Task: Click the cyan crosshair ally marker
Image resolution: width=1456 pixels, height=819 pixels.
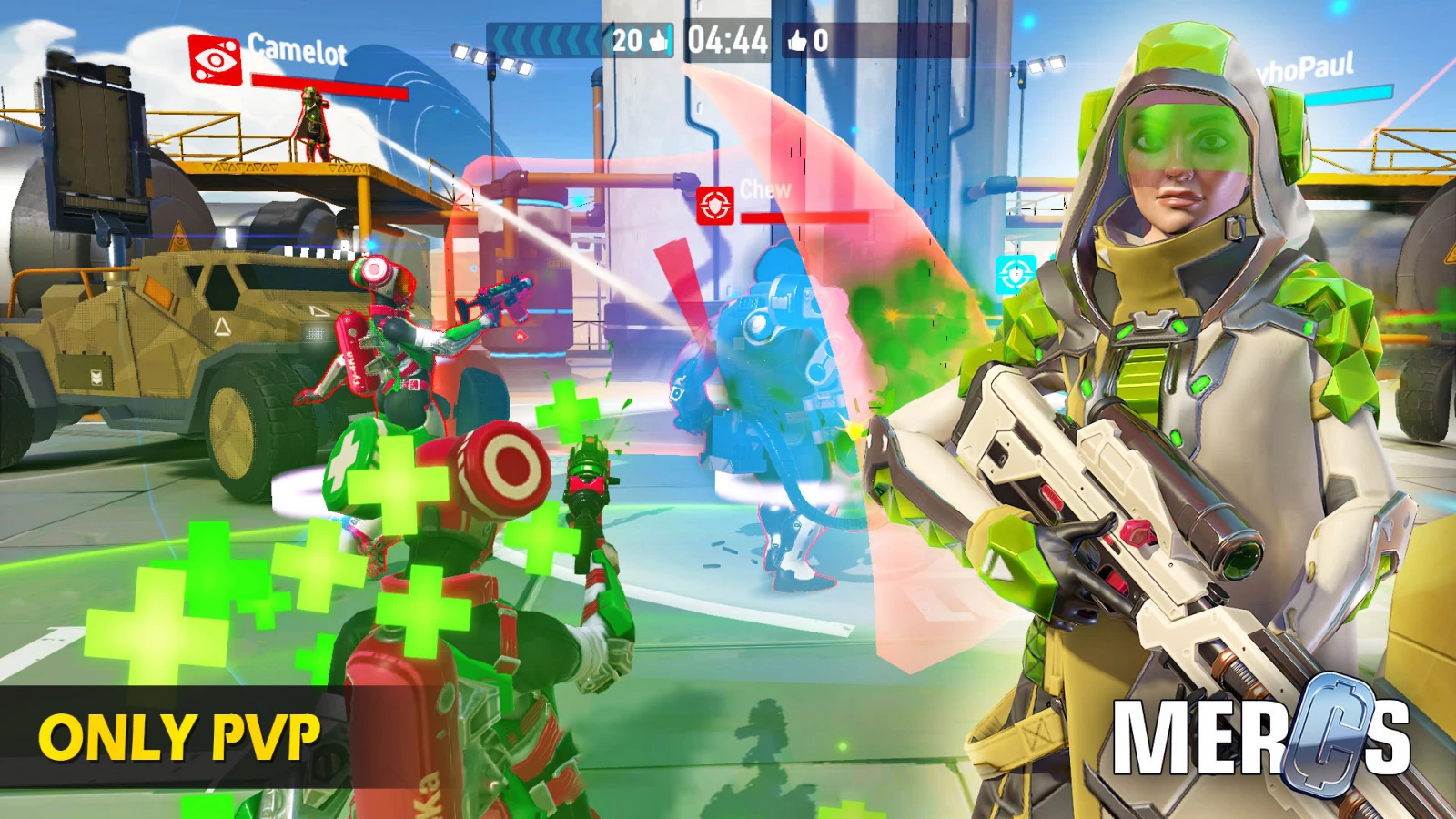Action: [1015, 273]
